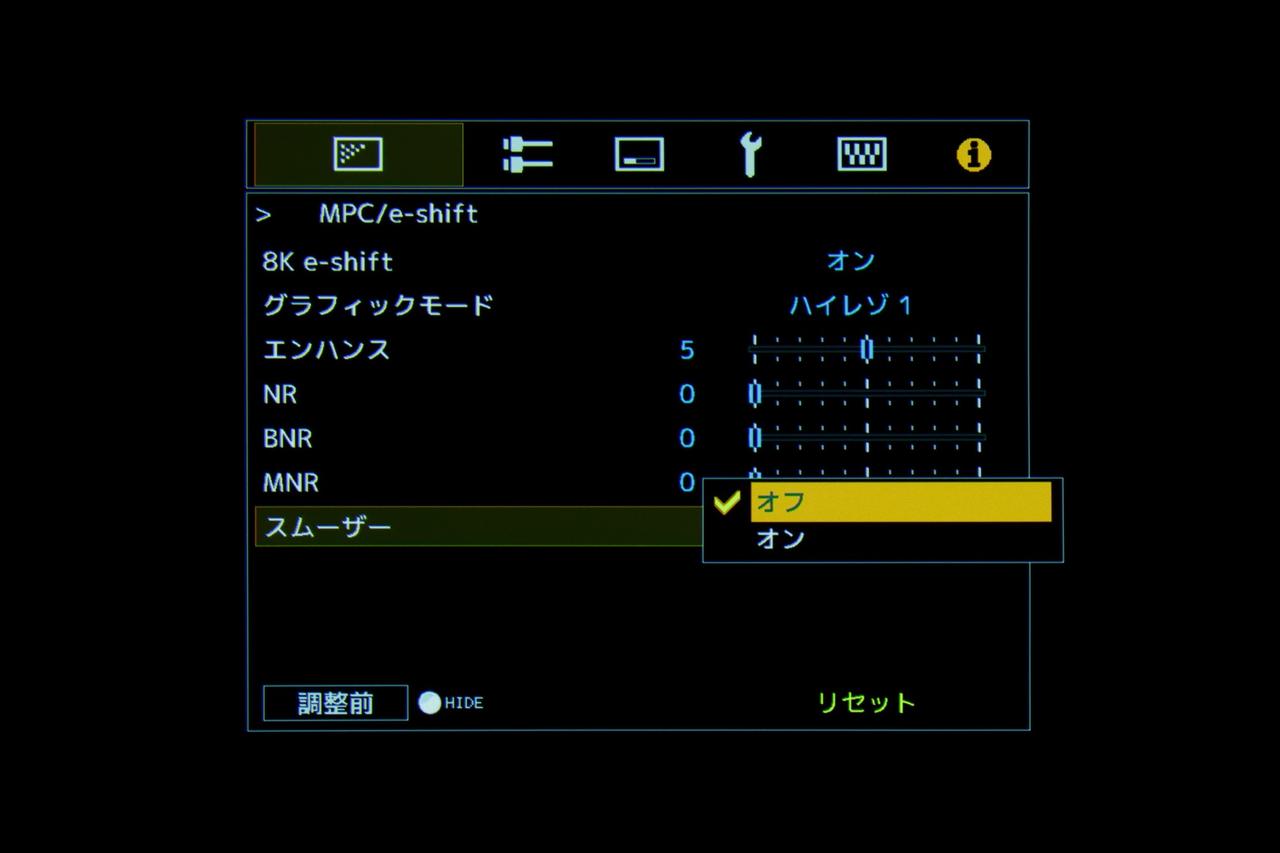The width and height of the screenshot is (1280, 853).
Task: Switch to the currently selected picture tab
Action: (x=357, y=153)
